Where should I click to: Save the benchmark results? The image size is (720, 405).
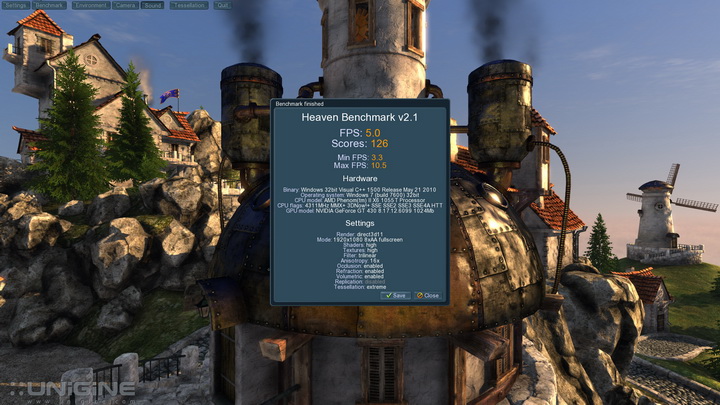pos(396,296)
